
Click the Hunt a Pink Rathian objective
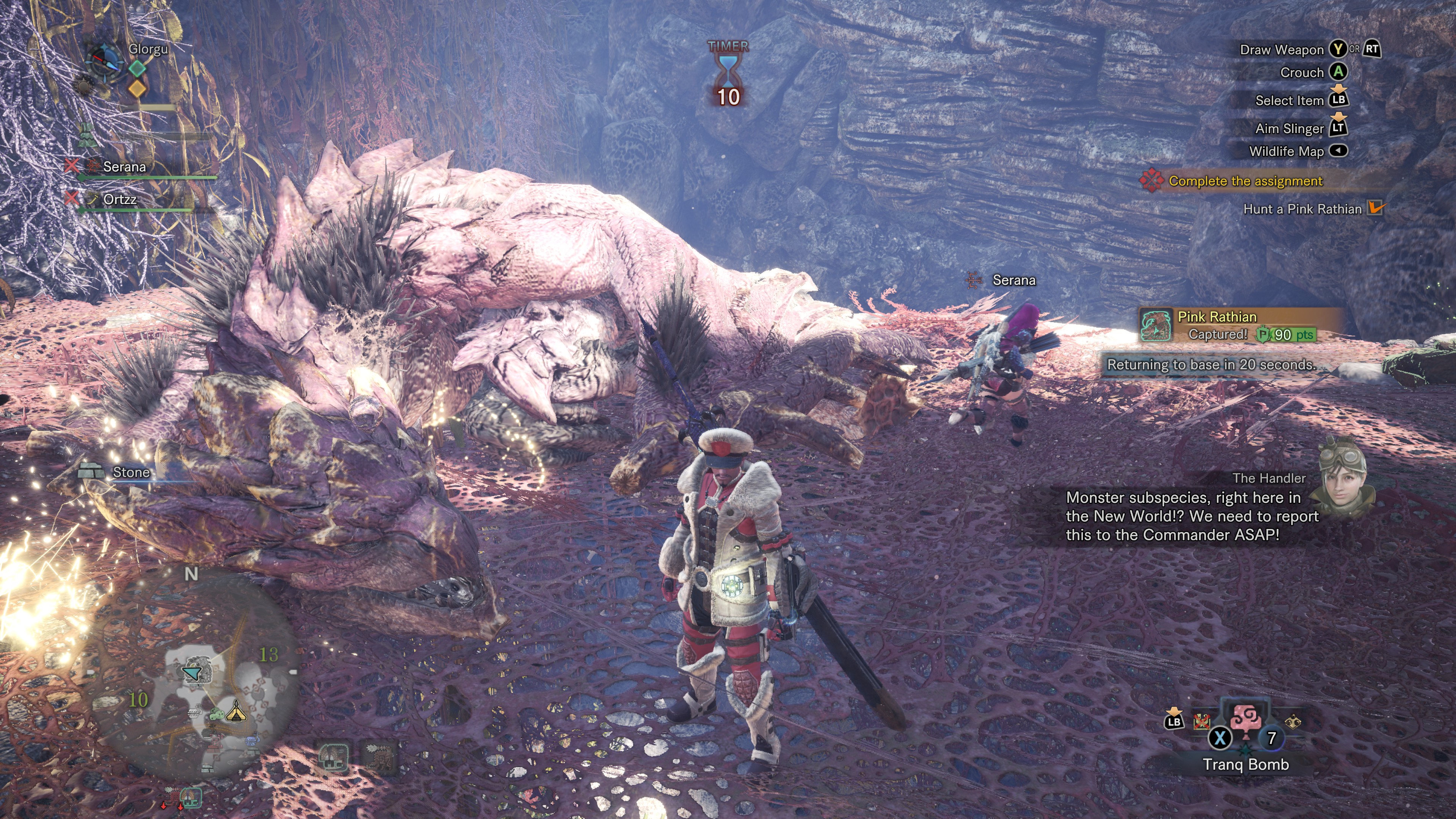1302,209
